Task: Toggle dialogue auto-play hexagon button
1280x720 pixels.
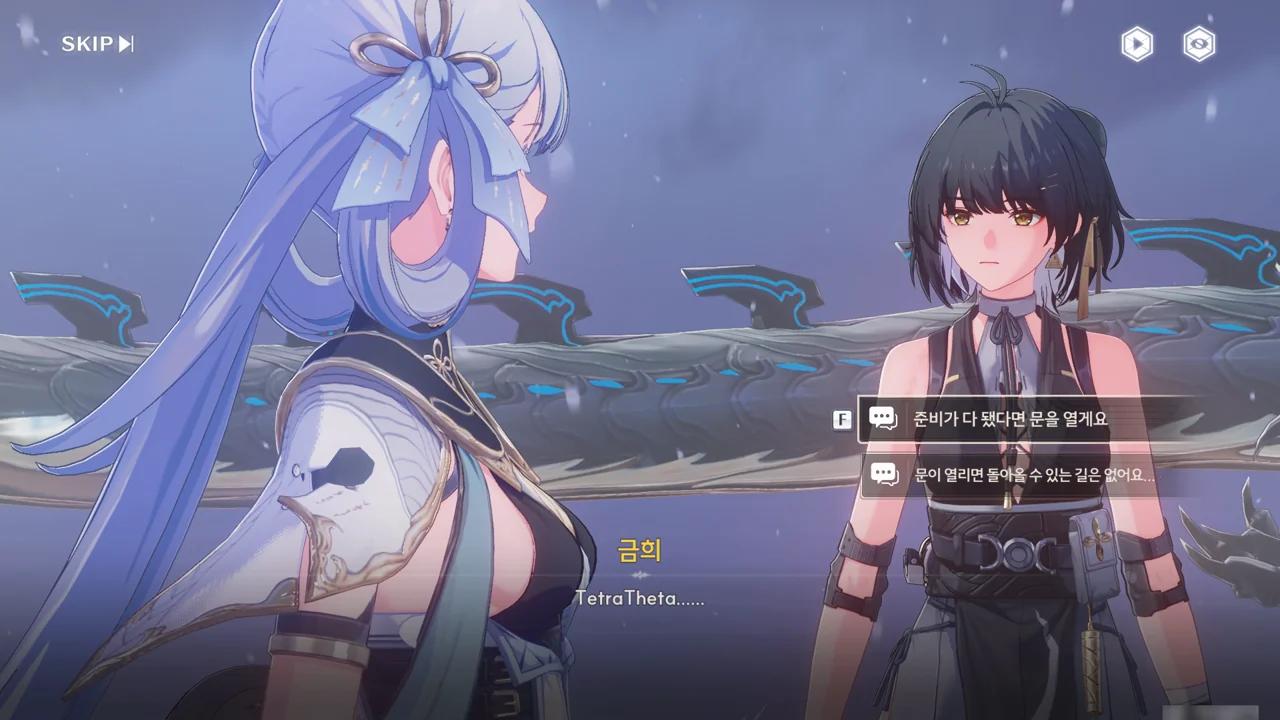Action: click(1137, 44)
